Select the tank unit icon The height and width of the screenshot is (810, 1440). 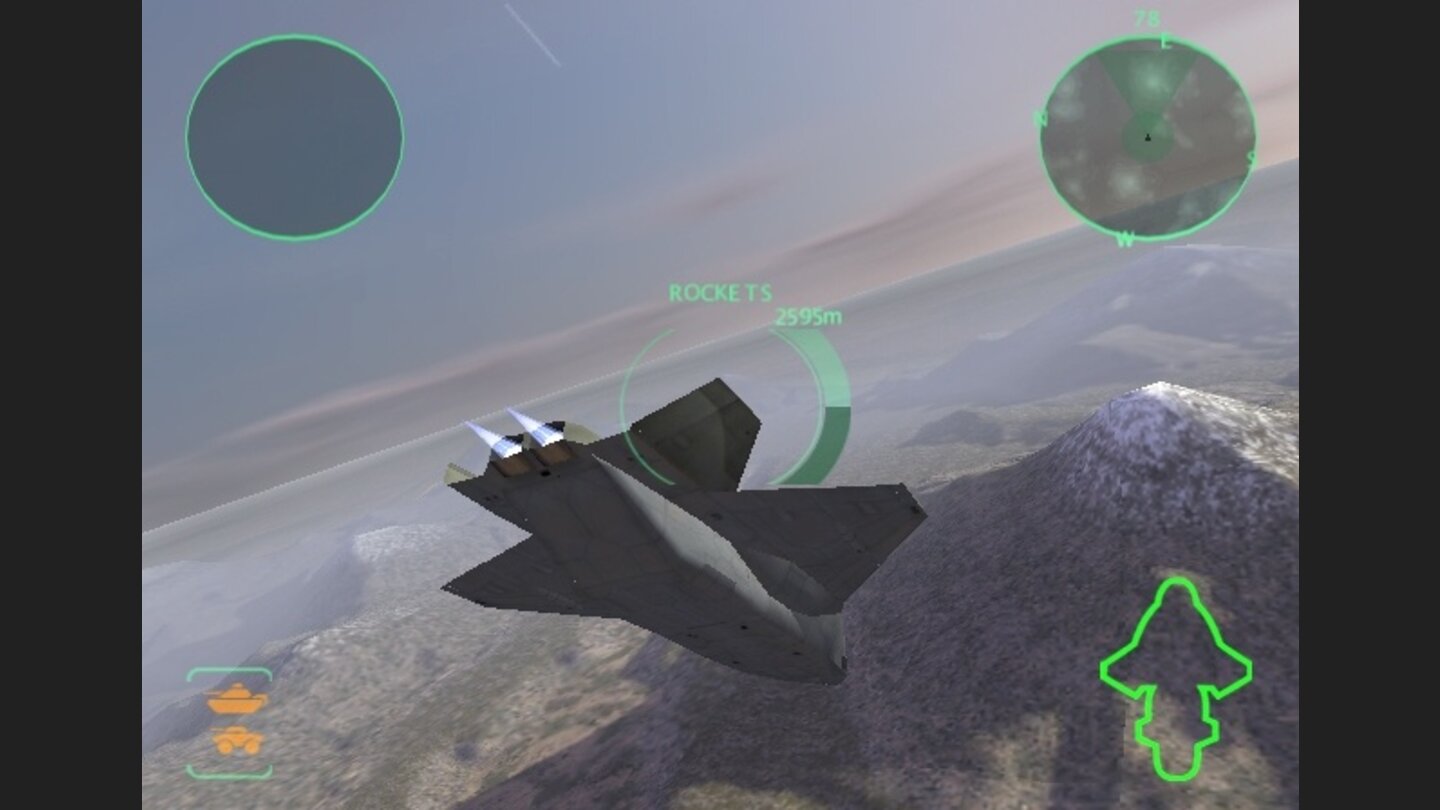[237, 699]
